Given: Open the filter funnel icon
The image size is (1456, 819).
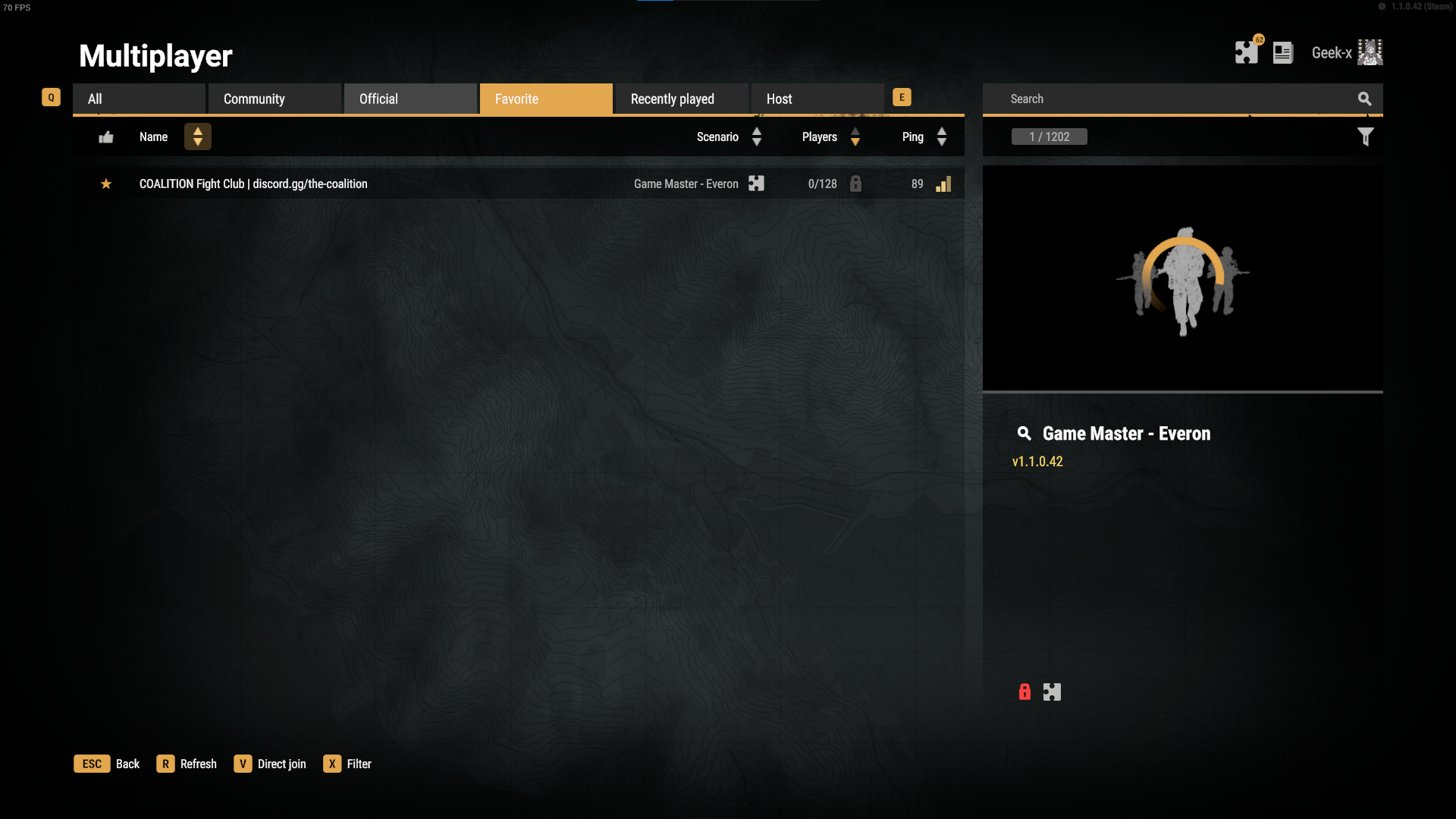Looking at the screenshot, I should pyautogui.click(x=1365, y=136).
